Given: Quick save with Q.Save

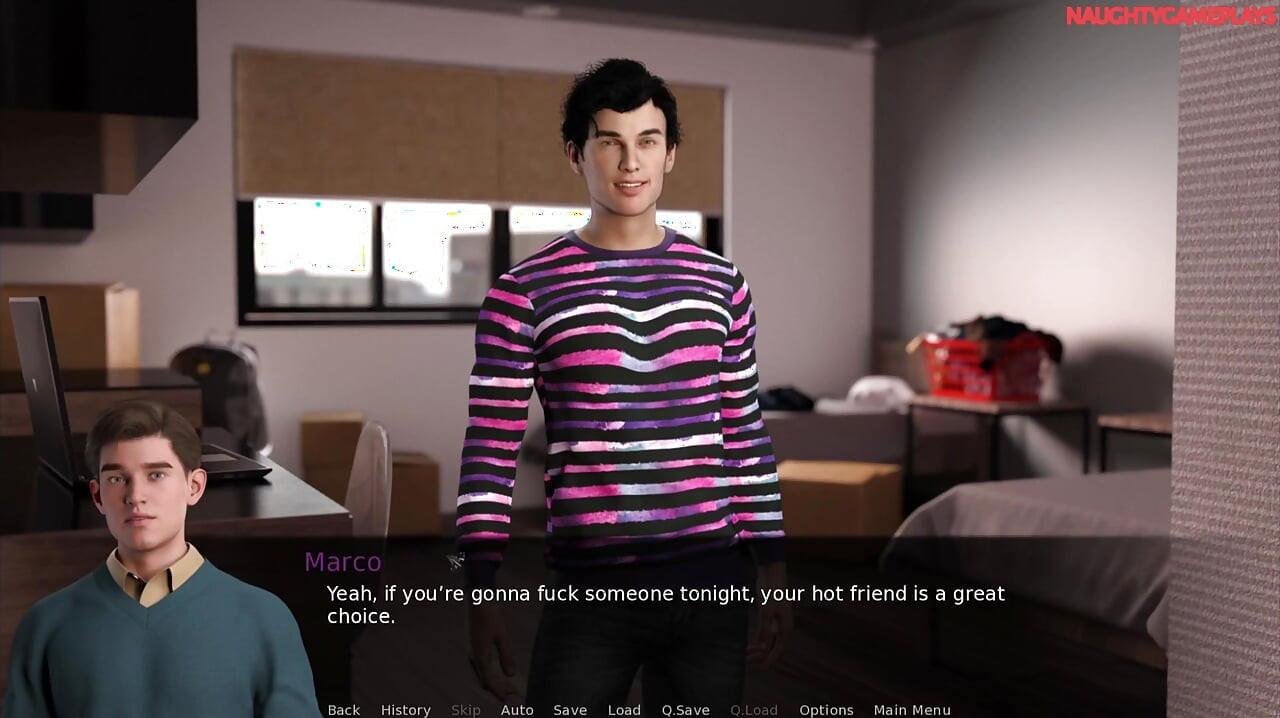Looking at the screenshot, I should [x=685, y=710].
